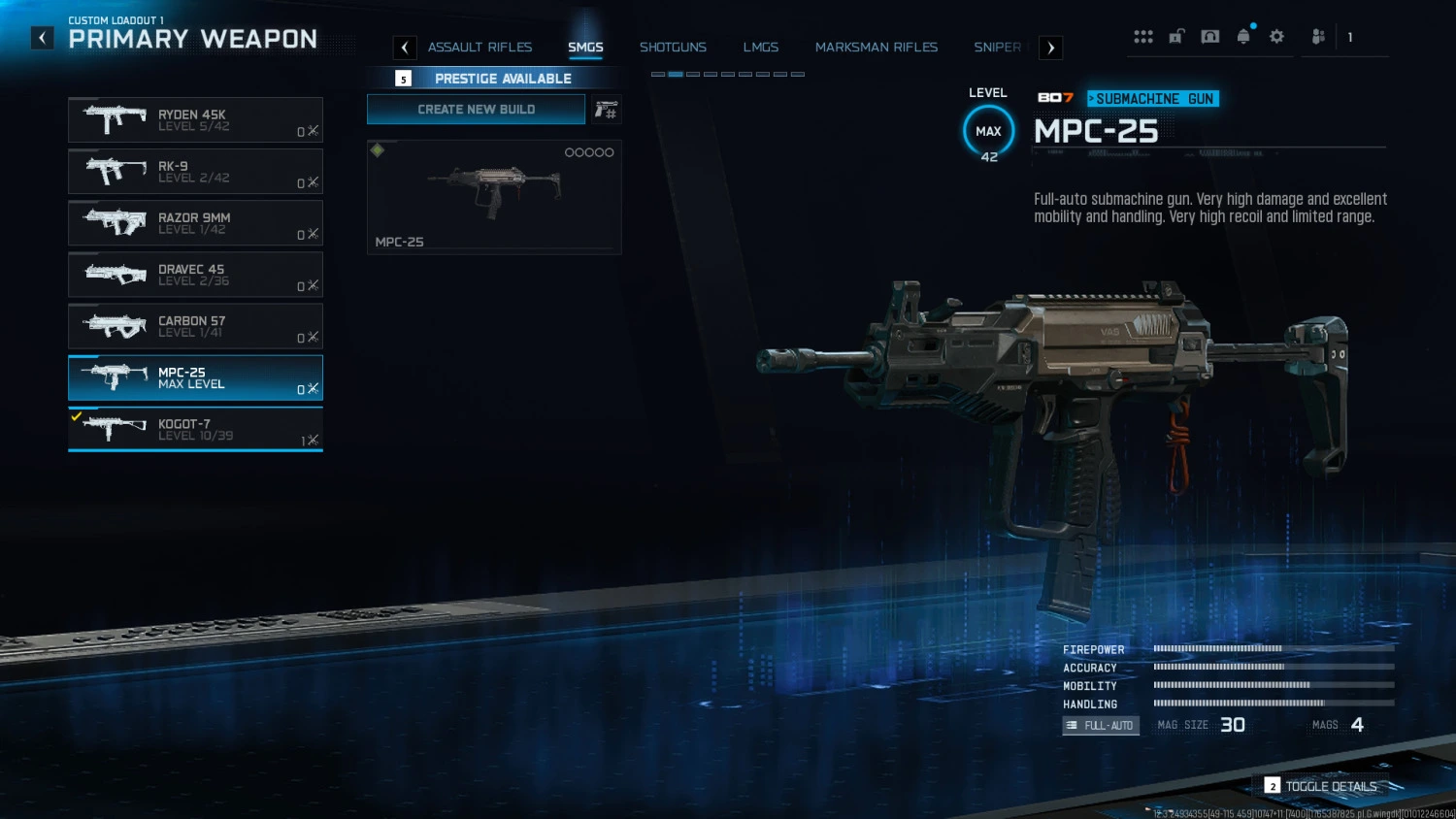The height and width of the screenshot is (819, 1456).
Task: Open the social friends panel
Action: (1317, 36)
